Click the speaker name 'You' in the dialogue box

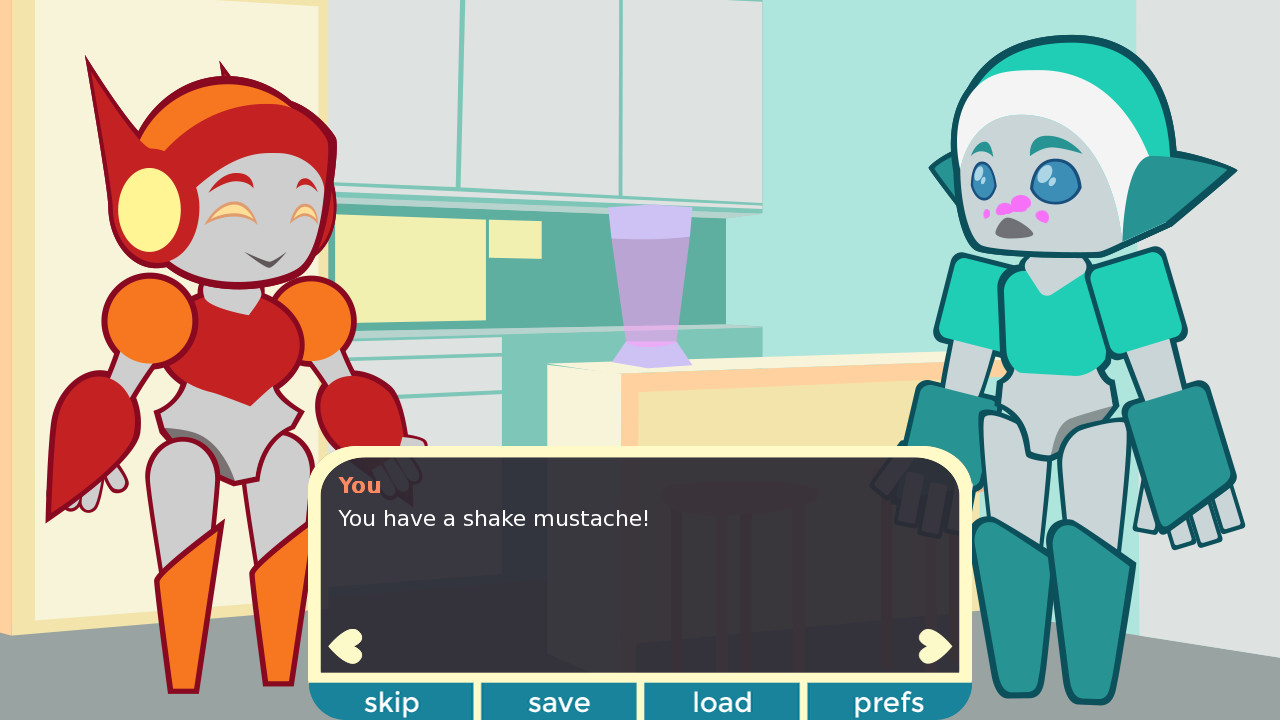359,486
